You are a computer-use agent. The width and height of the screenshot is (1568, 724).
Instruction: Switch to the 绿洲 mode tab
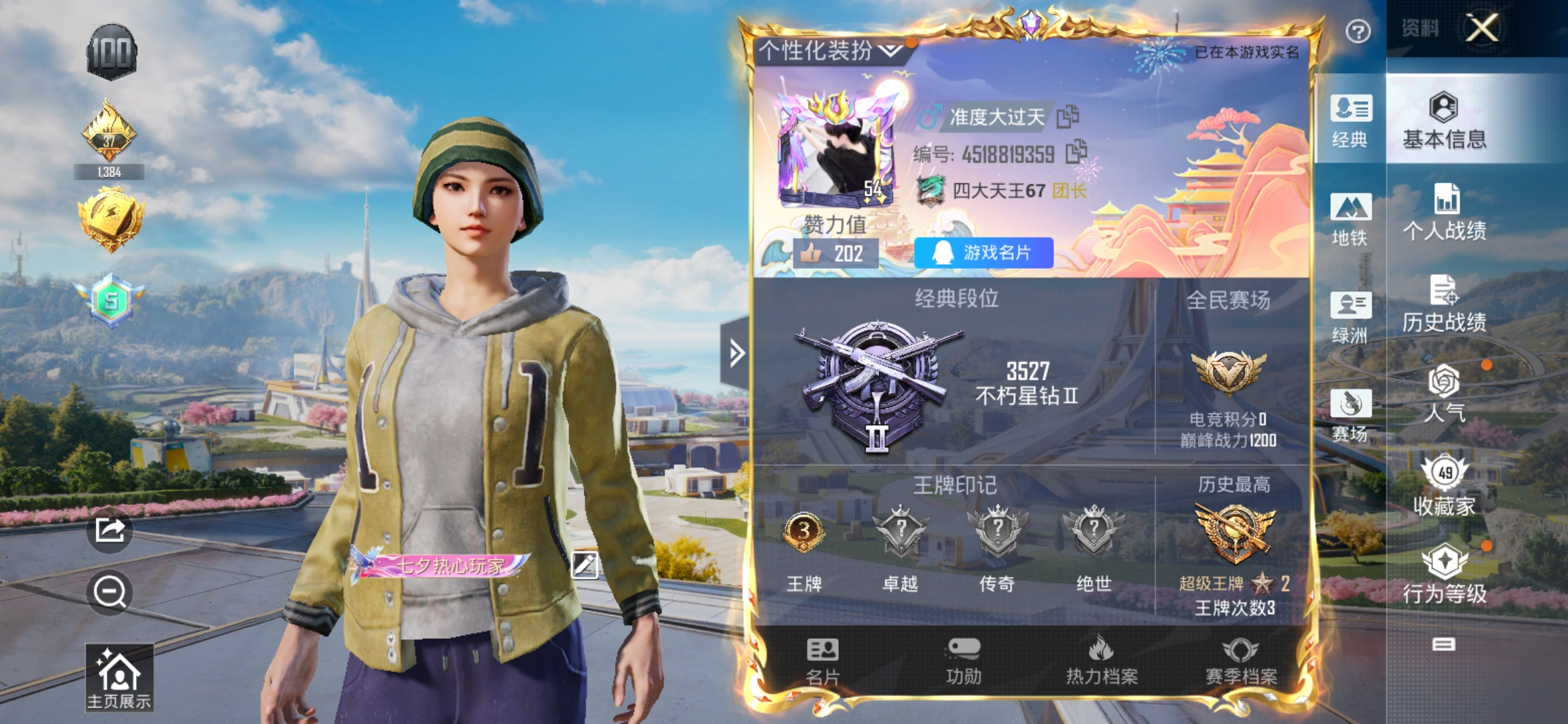[1350, 316]
